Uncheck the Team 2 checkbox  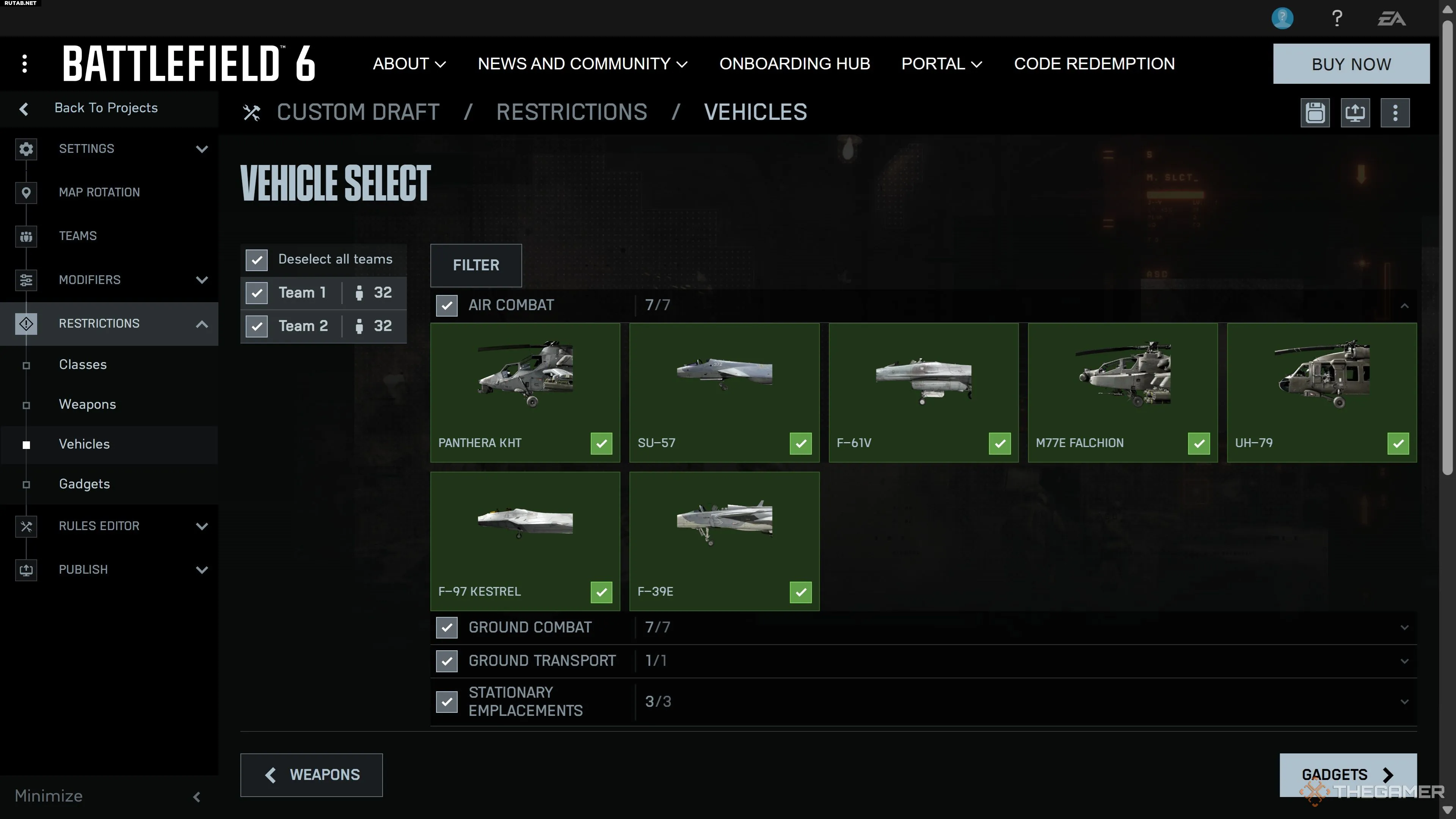tap(257, 326)
